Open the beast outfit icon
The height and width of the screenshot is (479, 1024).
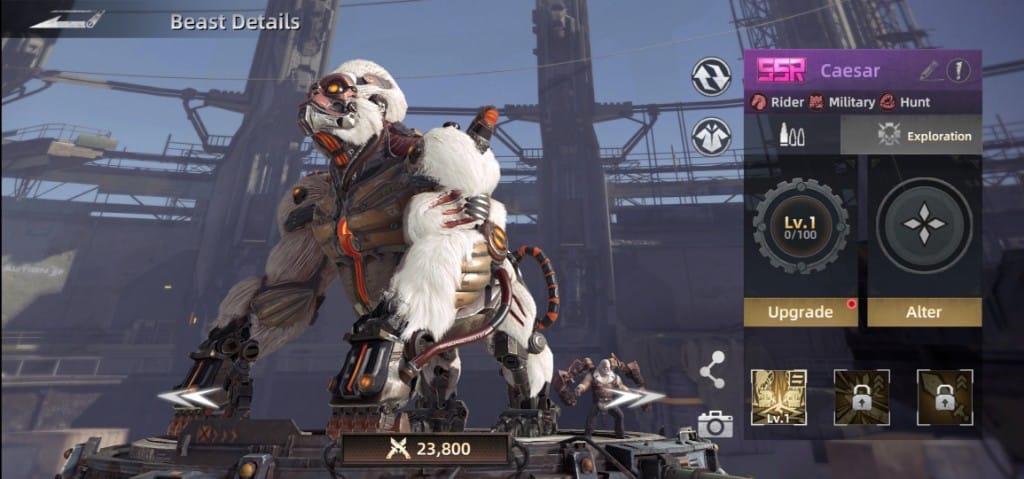[711, 136]
